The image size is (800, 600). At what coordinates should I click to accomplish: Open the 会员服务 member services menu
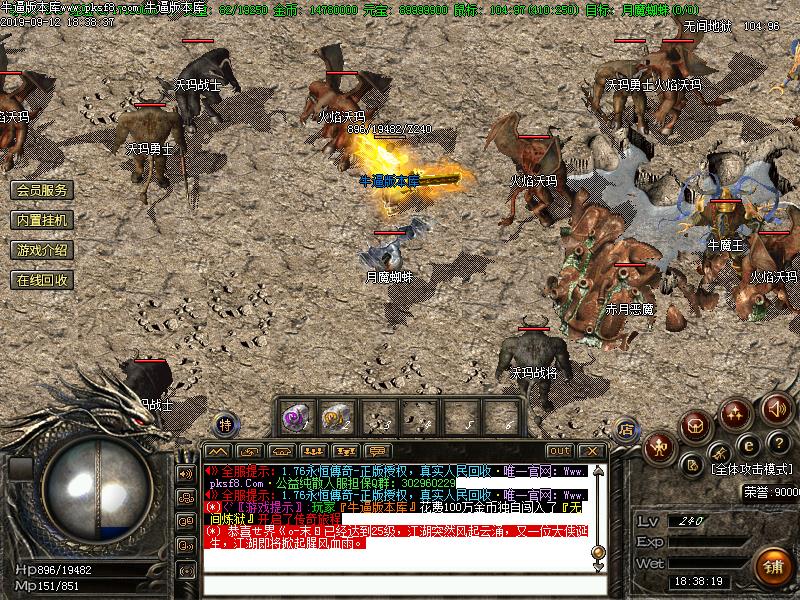42,190
